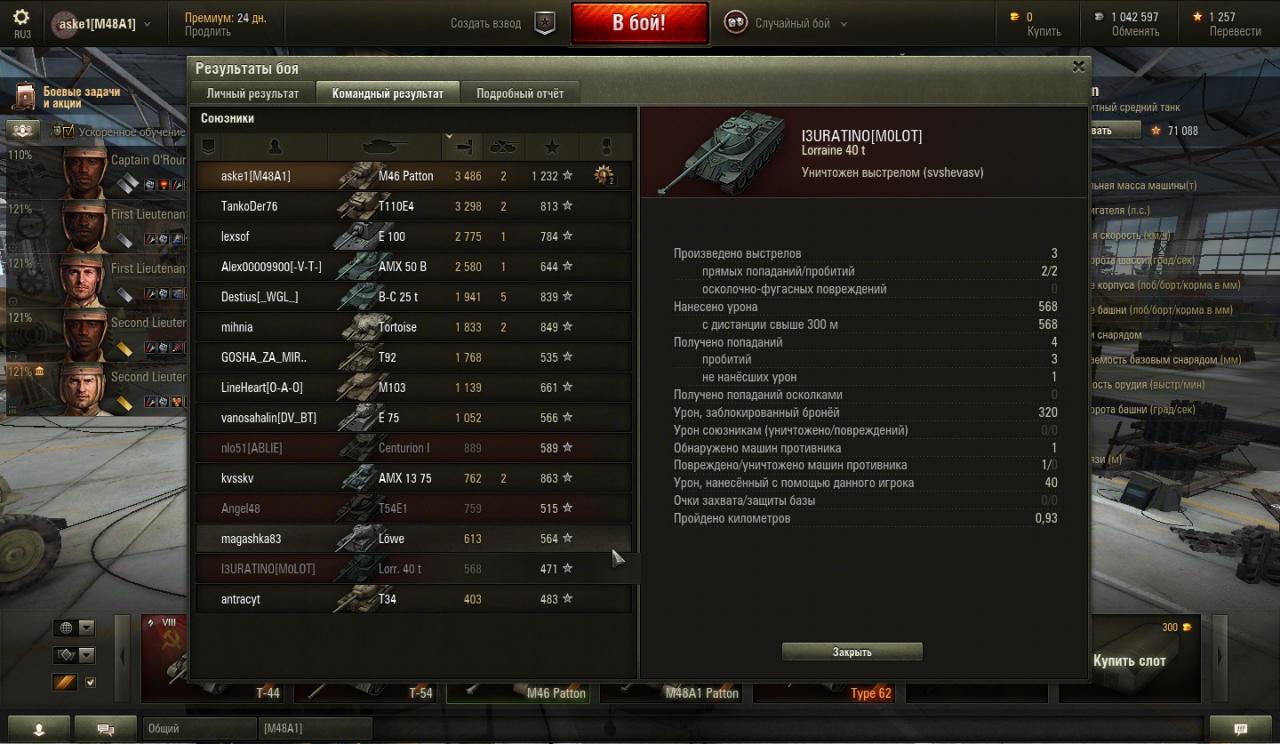Create a platoon via Создать взвод
The height and width of the screenshot is (744, 1280).
[501, 23]
